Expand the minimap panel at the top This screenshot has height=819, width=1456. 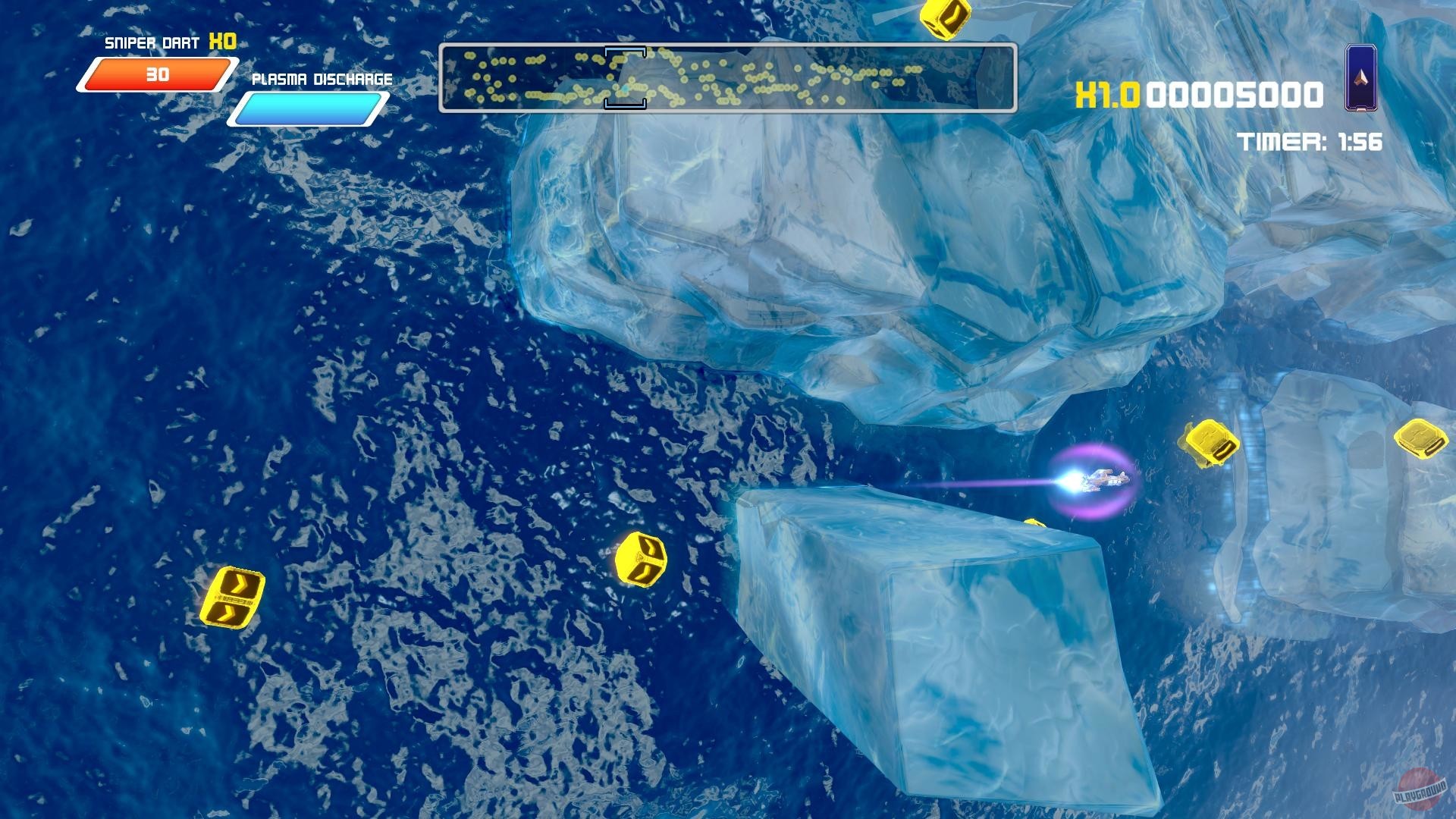pyautogui.click(x=730, y=78)
